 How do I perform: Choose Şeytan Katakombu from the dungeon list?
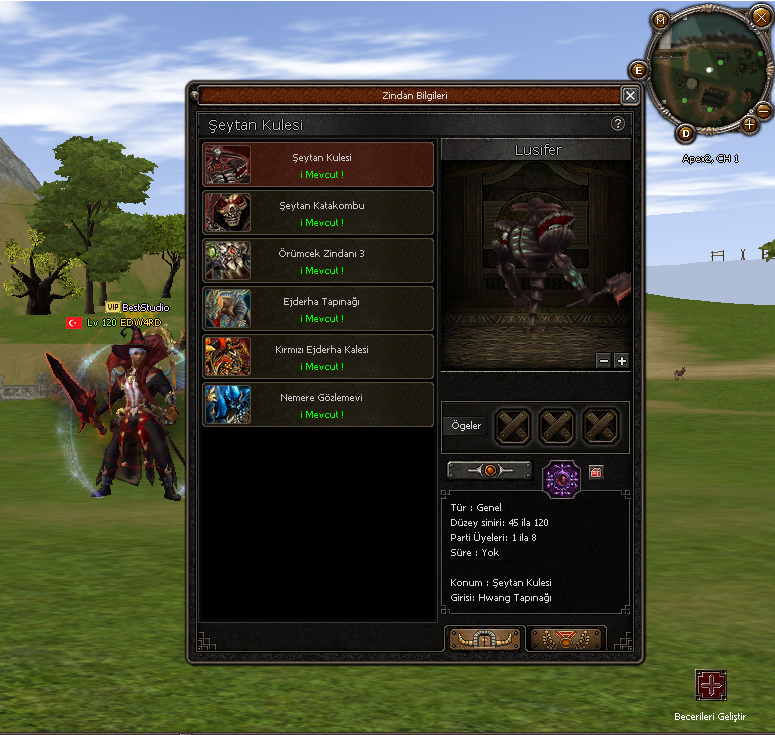(319, 212)
